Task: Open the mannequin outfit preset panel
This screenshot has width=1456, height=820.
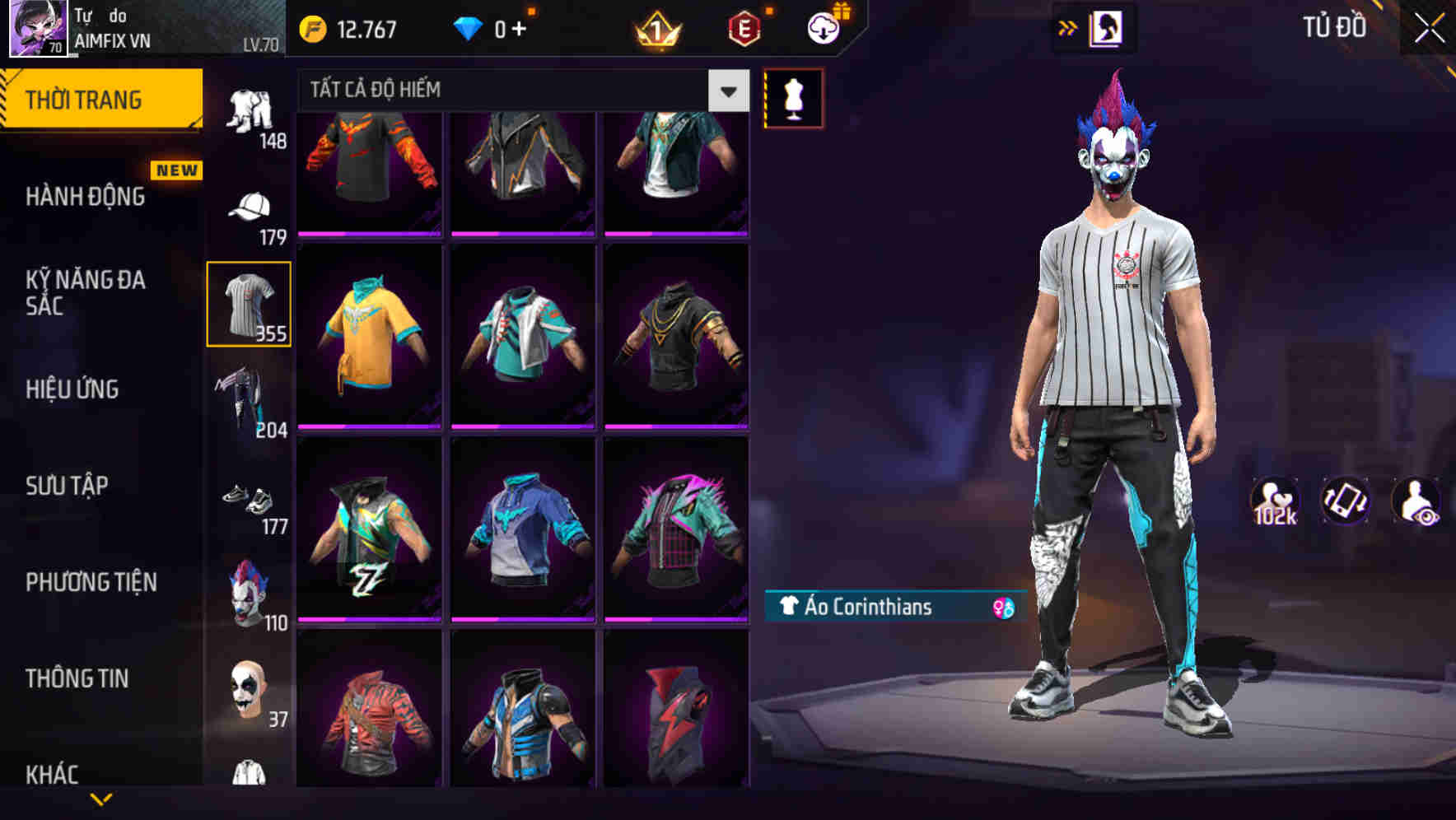Action: [x=793, y=97]
